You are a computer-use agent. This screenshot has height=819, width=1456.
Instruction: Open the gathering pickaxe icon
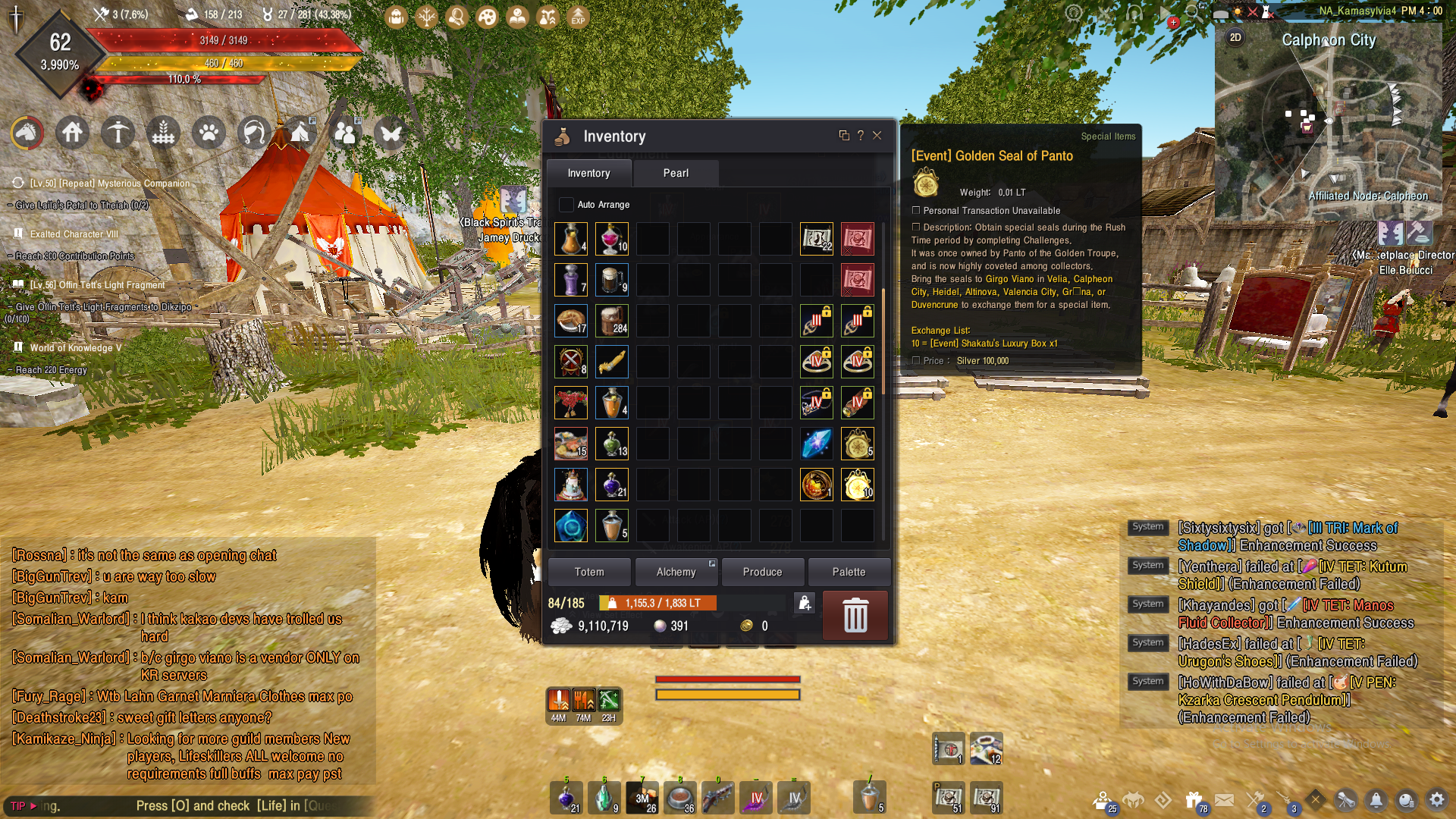[118, 133]
